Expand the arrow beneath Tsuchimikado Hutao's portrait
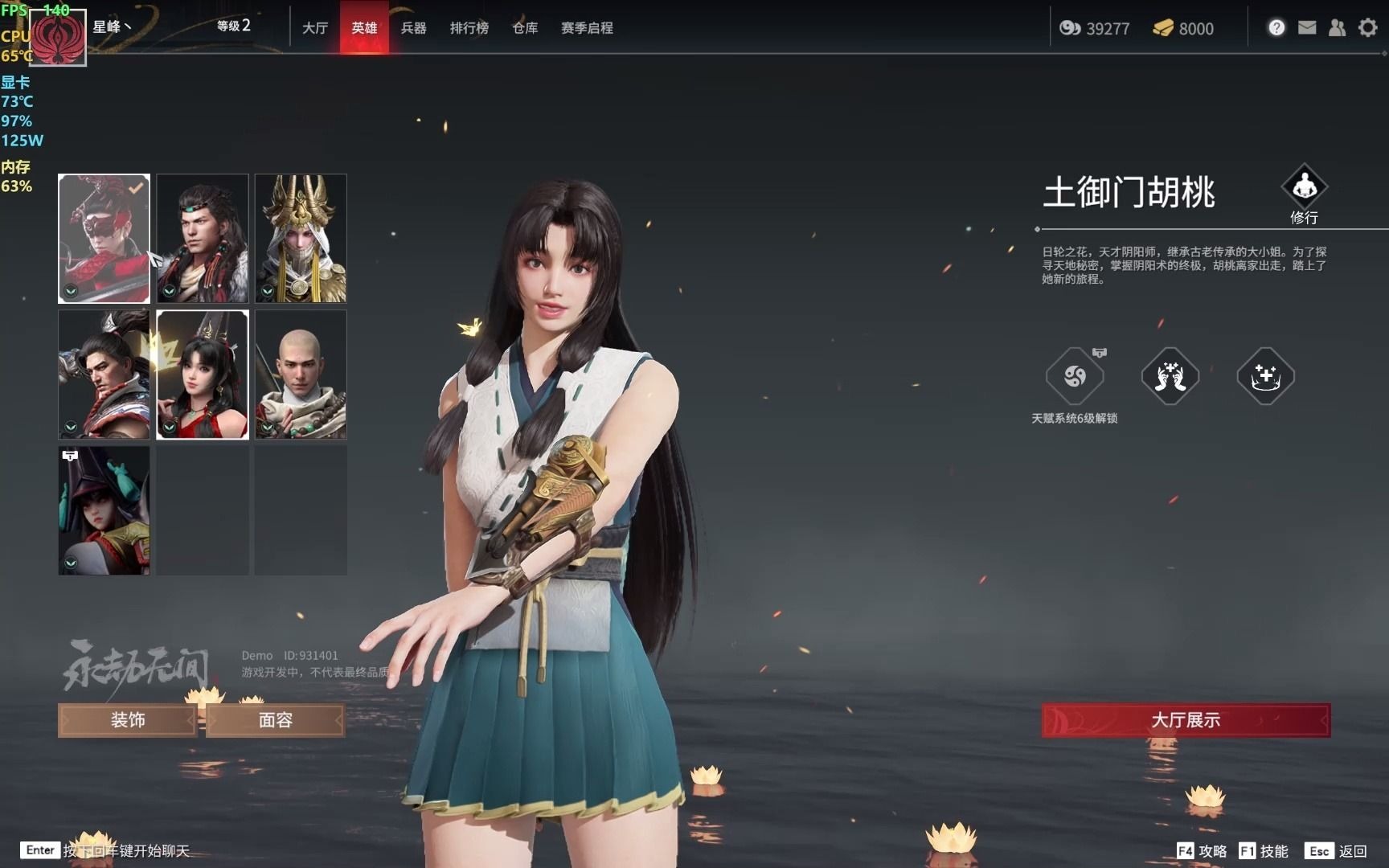The height and width of the screenshot is (868, 1389). tap(168, 425)
